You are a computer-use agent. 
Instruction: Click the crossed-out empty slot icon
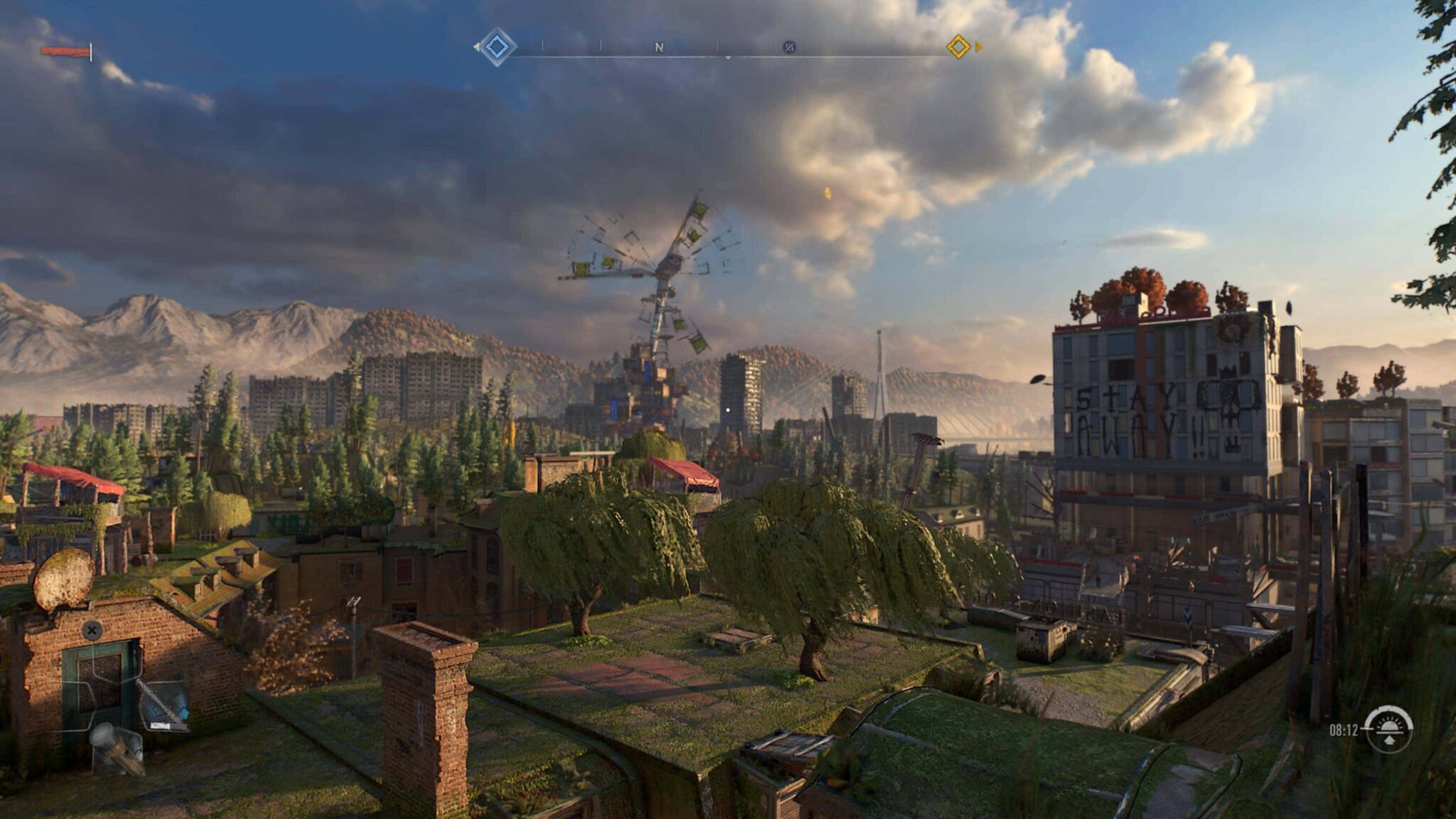(92, 630)
